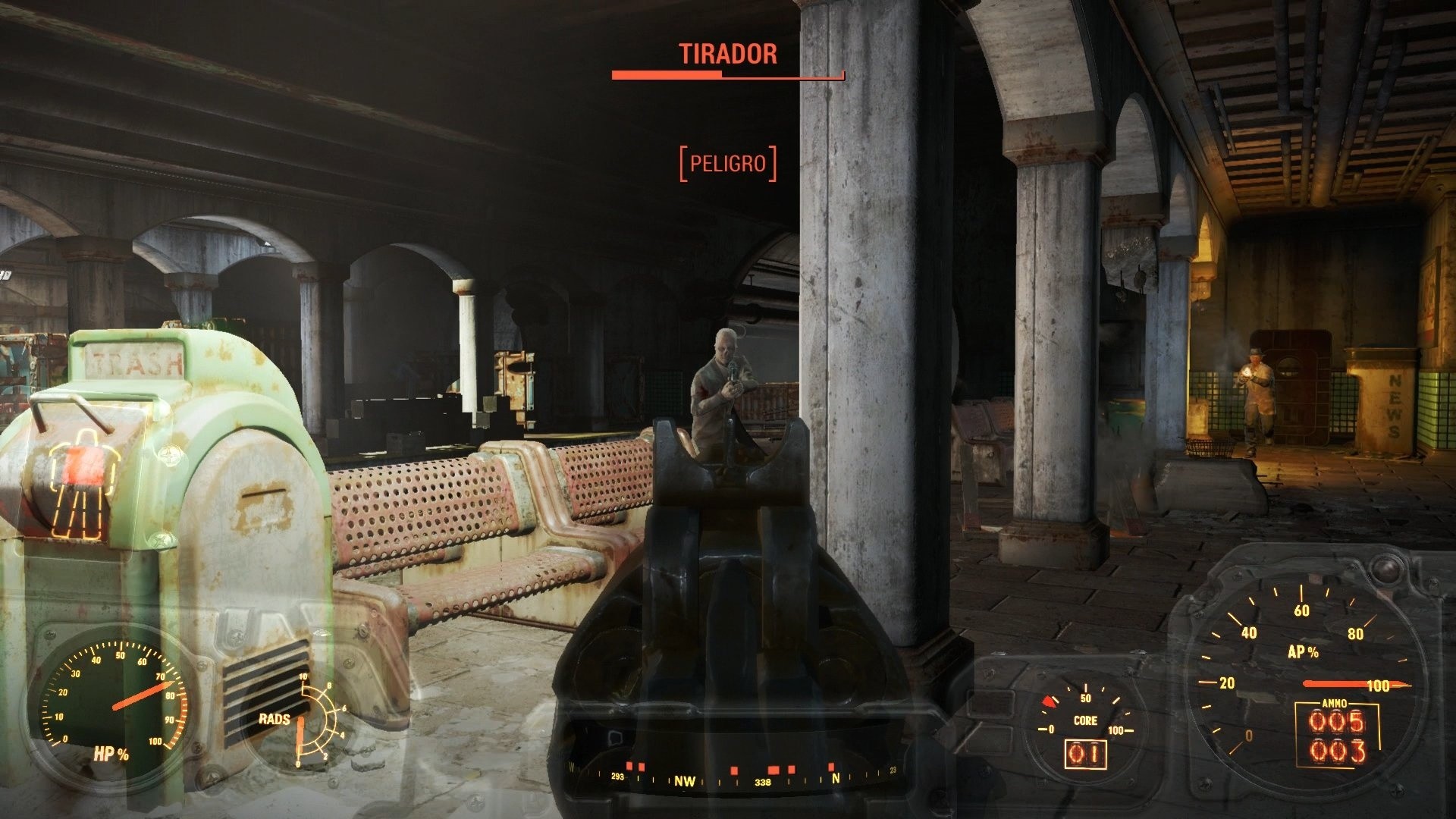This screenshot has width=1456, height=819.
Task: Toggle the TIRADOR enemy marker
Action: (x=726, y=55)
